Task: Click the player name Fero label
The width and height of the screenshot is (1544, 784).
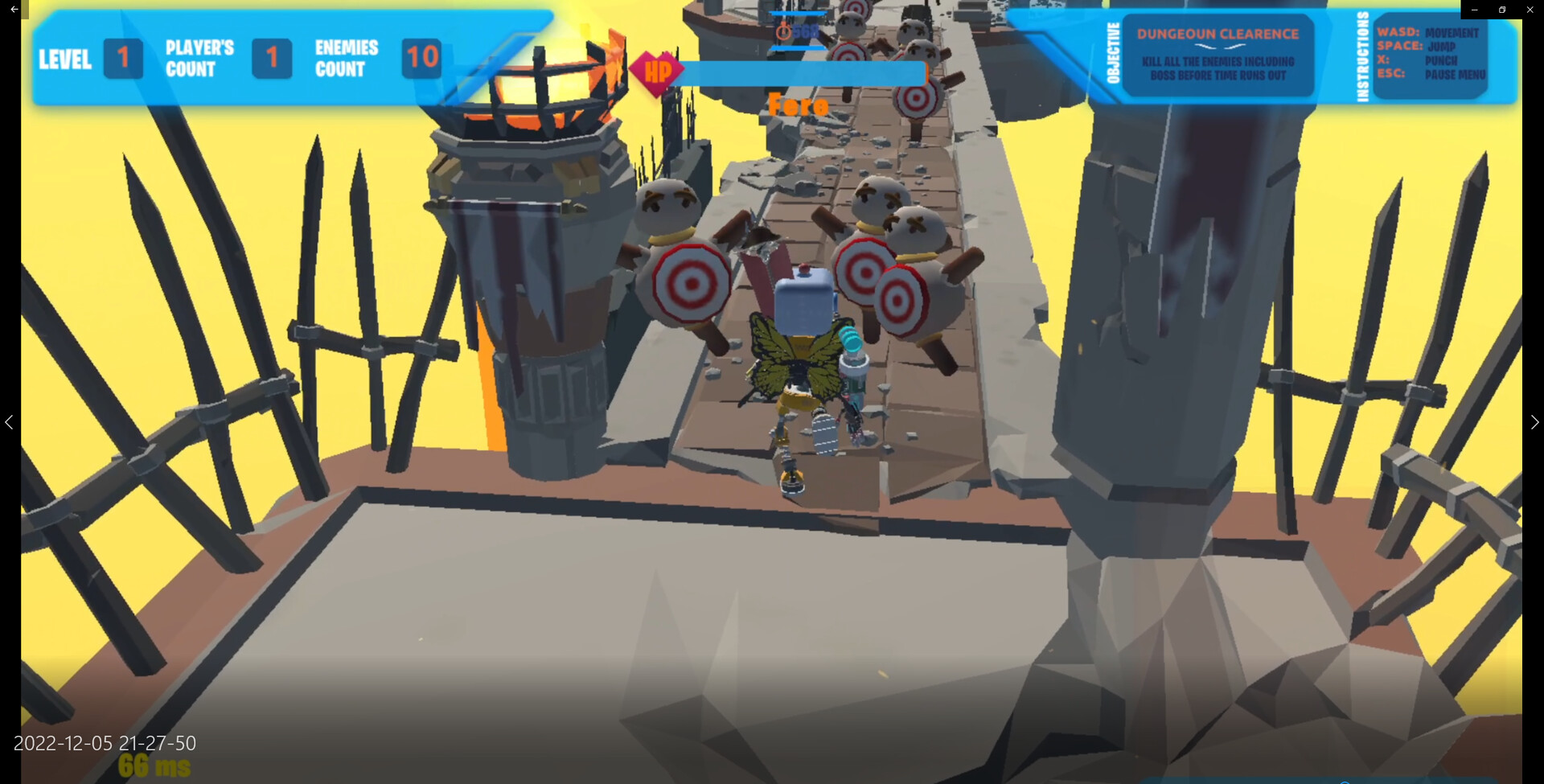Action: coord(798,105)
